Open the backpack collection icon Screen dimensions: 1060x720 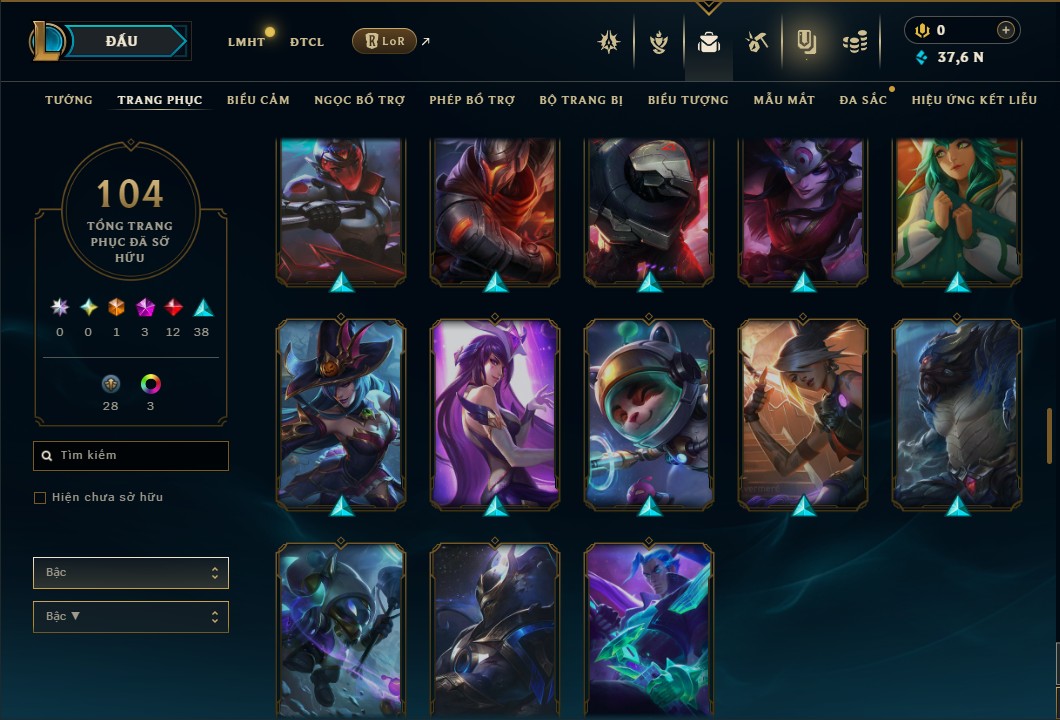click(709, 43)
